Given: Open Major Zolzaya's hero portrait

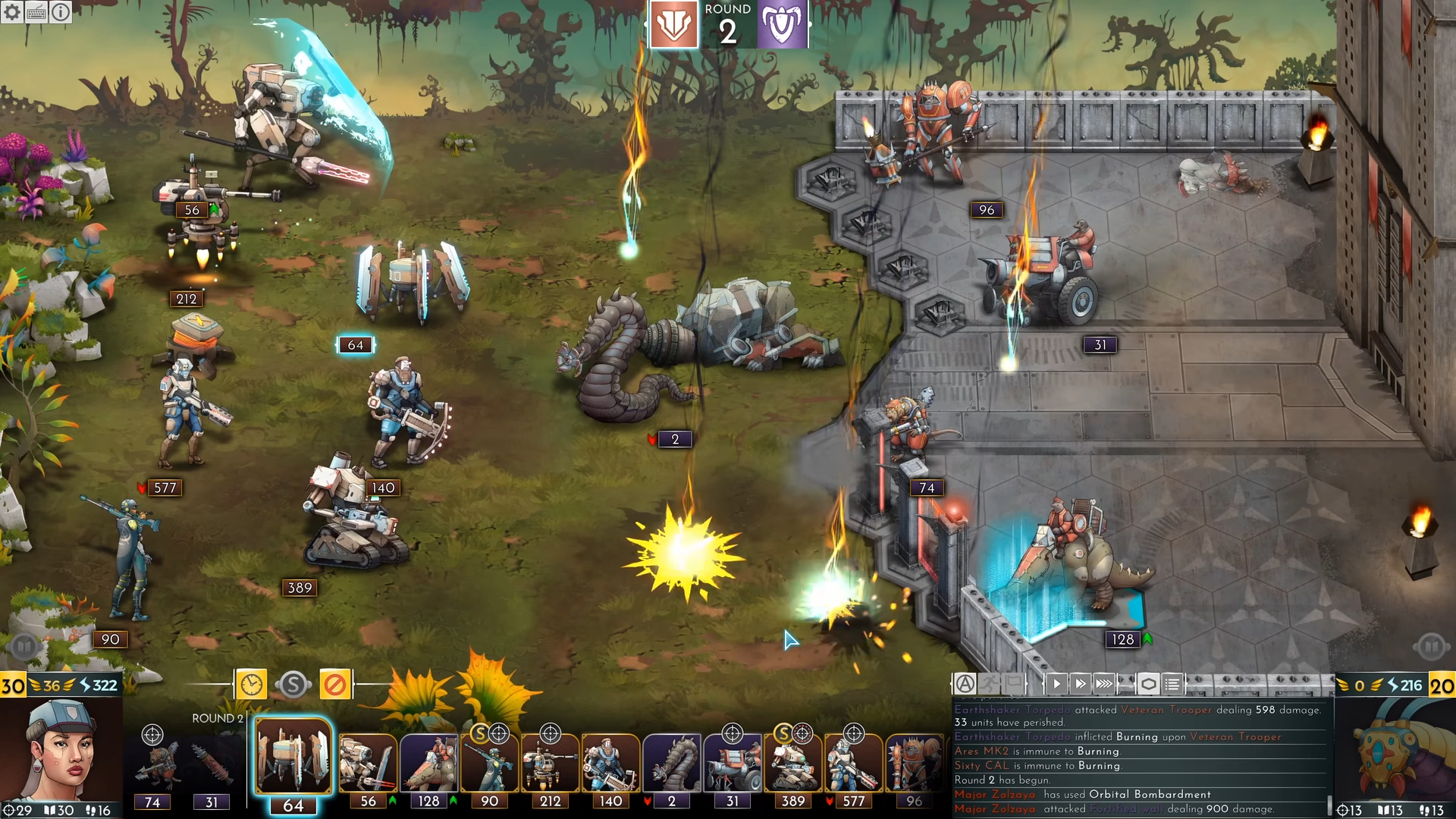Looking at the screenshot, I should [62, 751].
